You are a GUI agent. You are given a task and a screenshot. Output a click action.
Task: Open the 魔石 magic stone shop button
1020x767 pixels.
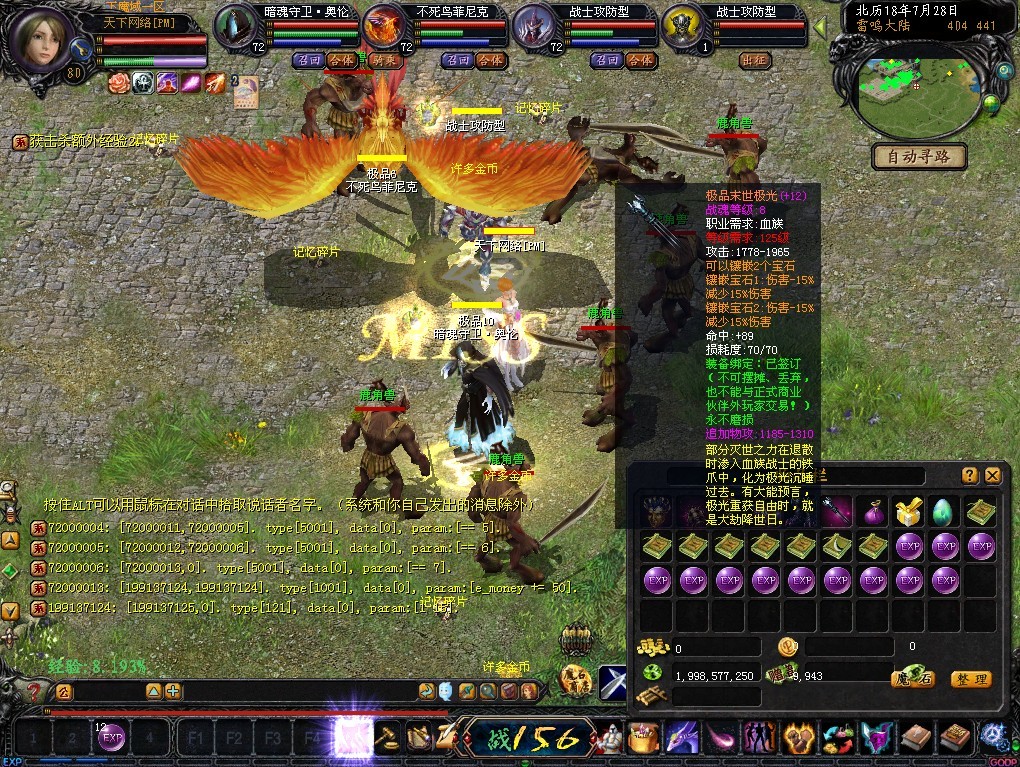click(x=912, y=679)
